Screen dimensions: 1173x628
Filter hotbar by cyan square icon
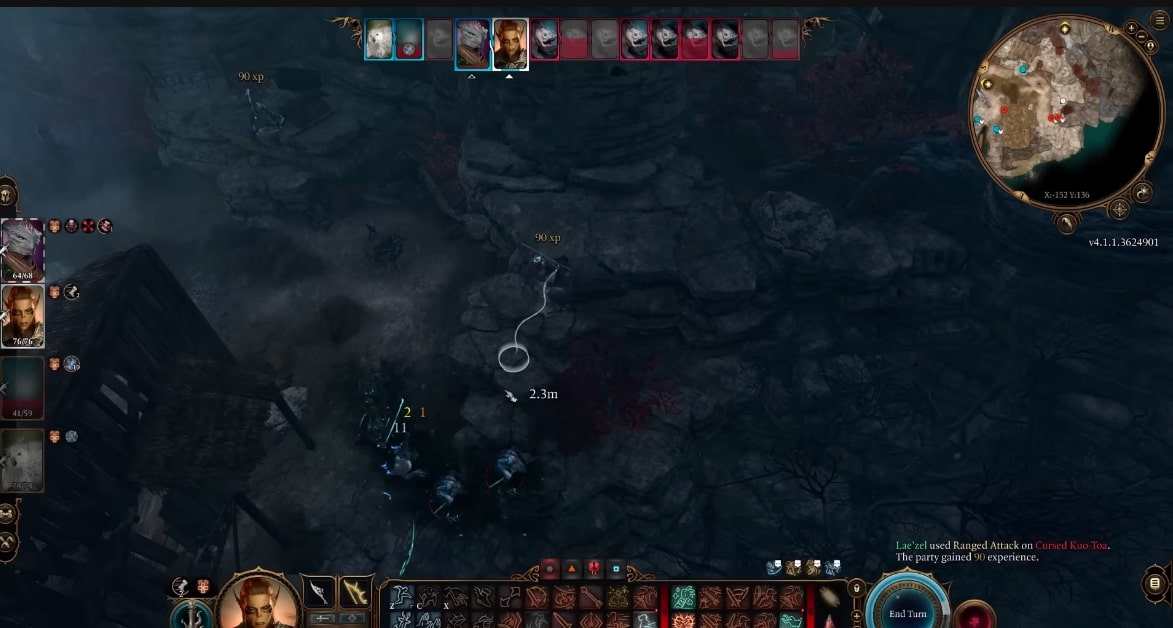point(615,569)
